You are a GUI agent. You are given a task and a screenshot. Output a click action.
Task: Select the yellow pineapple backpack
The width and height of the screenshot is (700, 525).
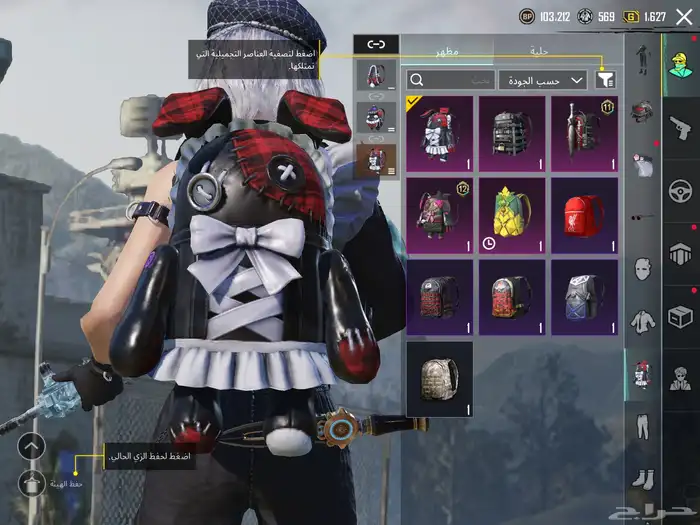[x=512, y=215]
